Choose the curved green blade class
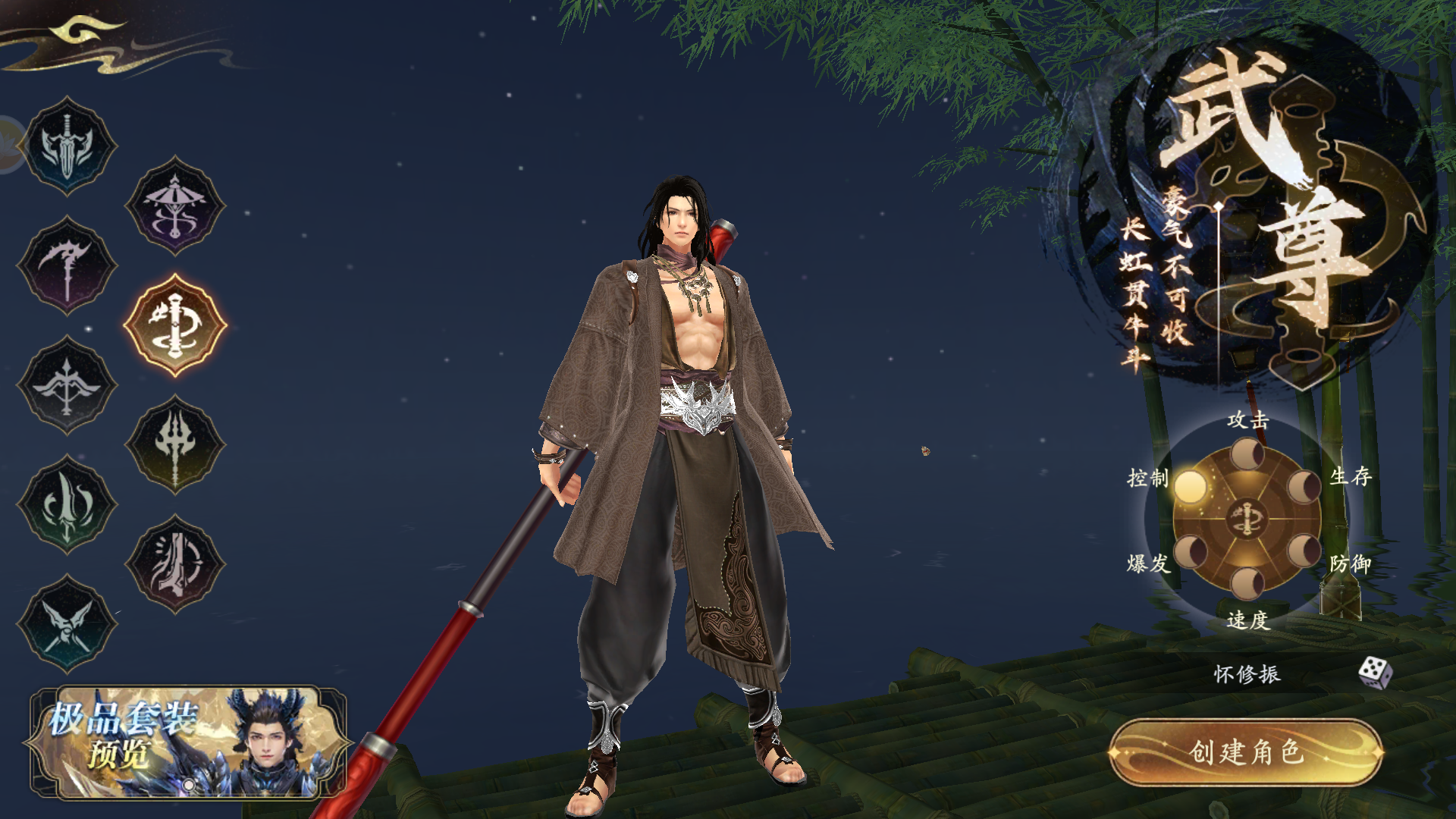This screenshot has height=819, width=1456. click(67, 504)
